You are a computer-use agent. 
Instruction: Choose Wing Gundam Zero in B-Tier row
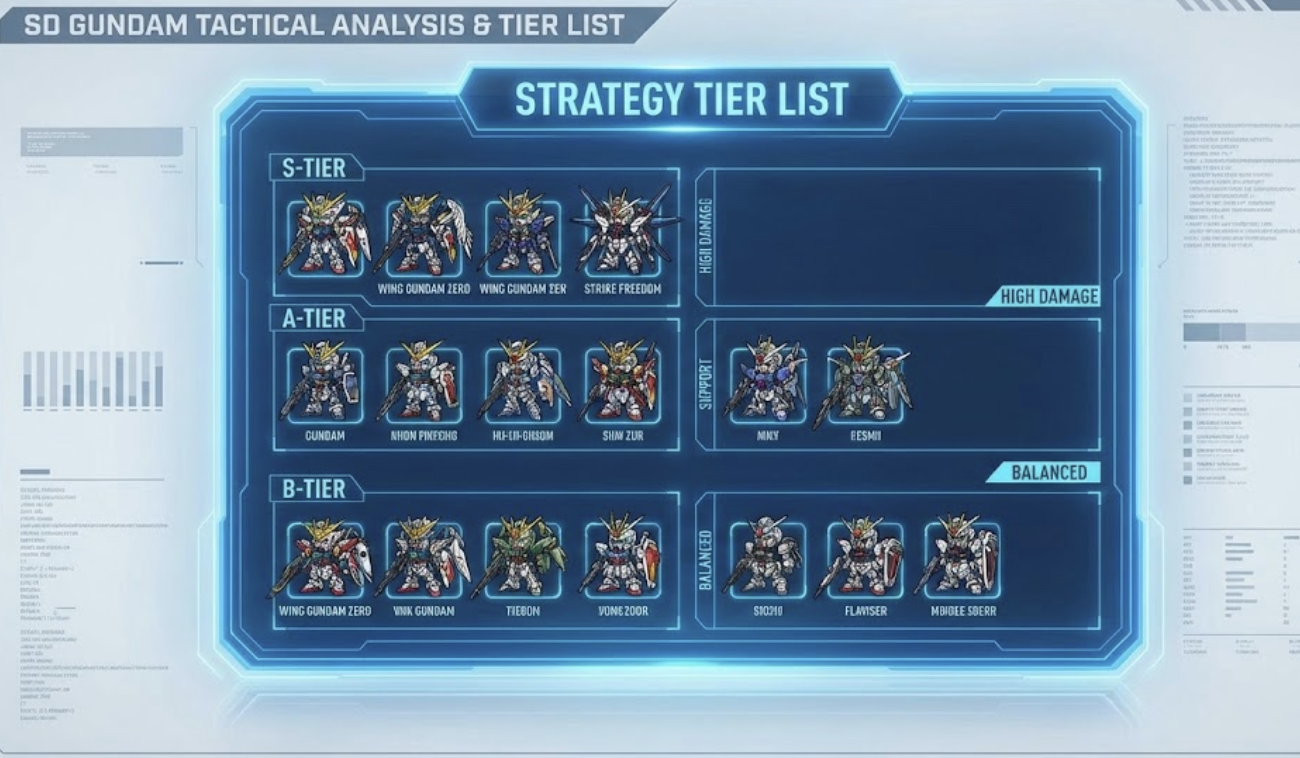325,559
